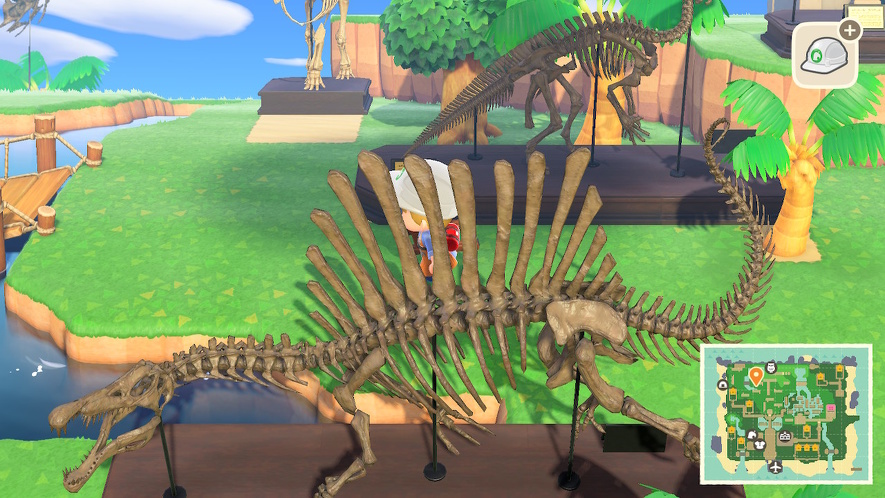
Task: Click the helmet photo-mode icon
Action: pos(825,54)
